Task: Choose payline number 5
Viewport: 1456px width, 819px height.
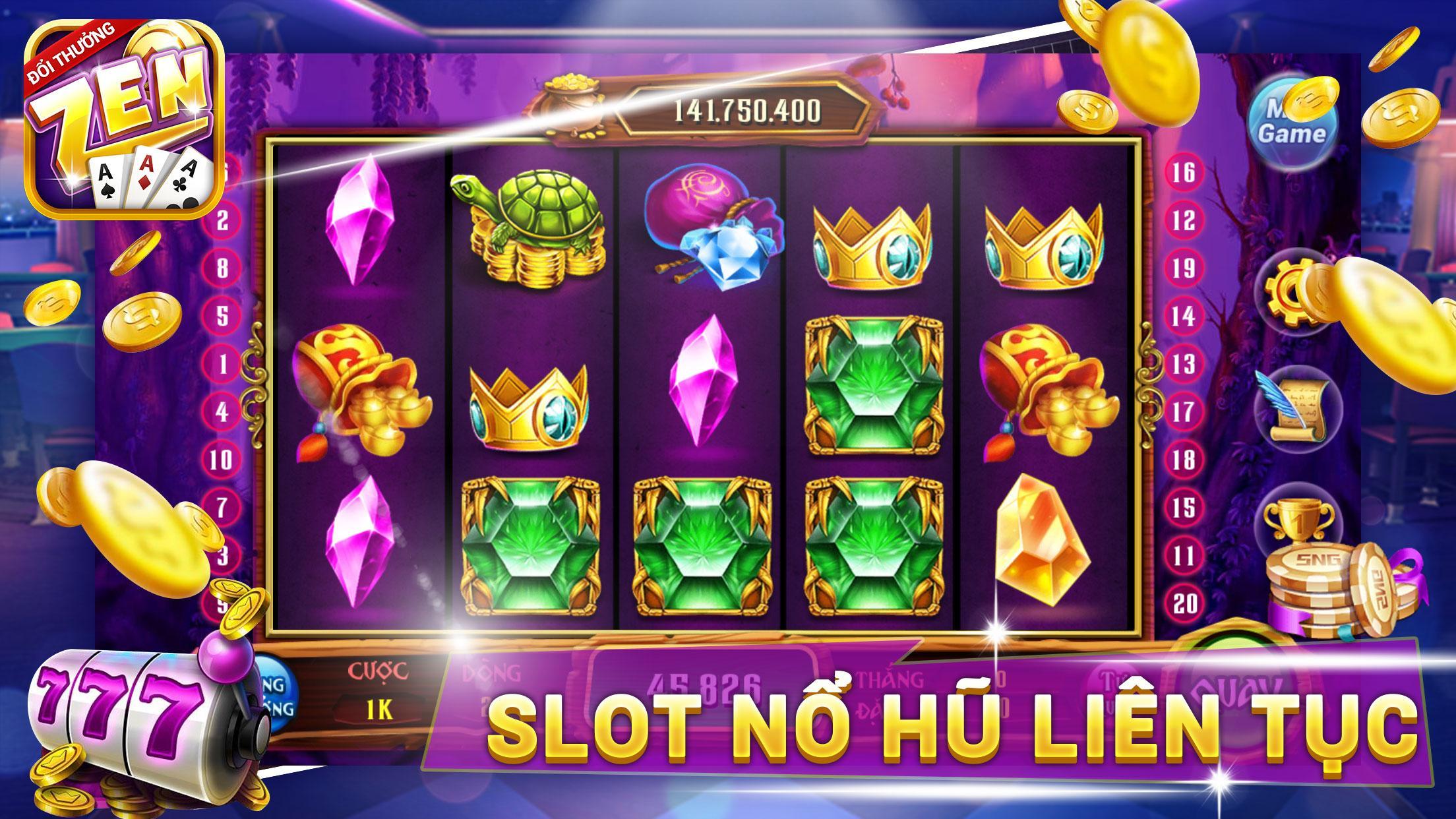Action: 222,317
